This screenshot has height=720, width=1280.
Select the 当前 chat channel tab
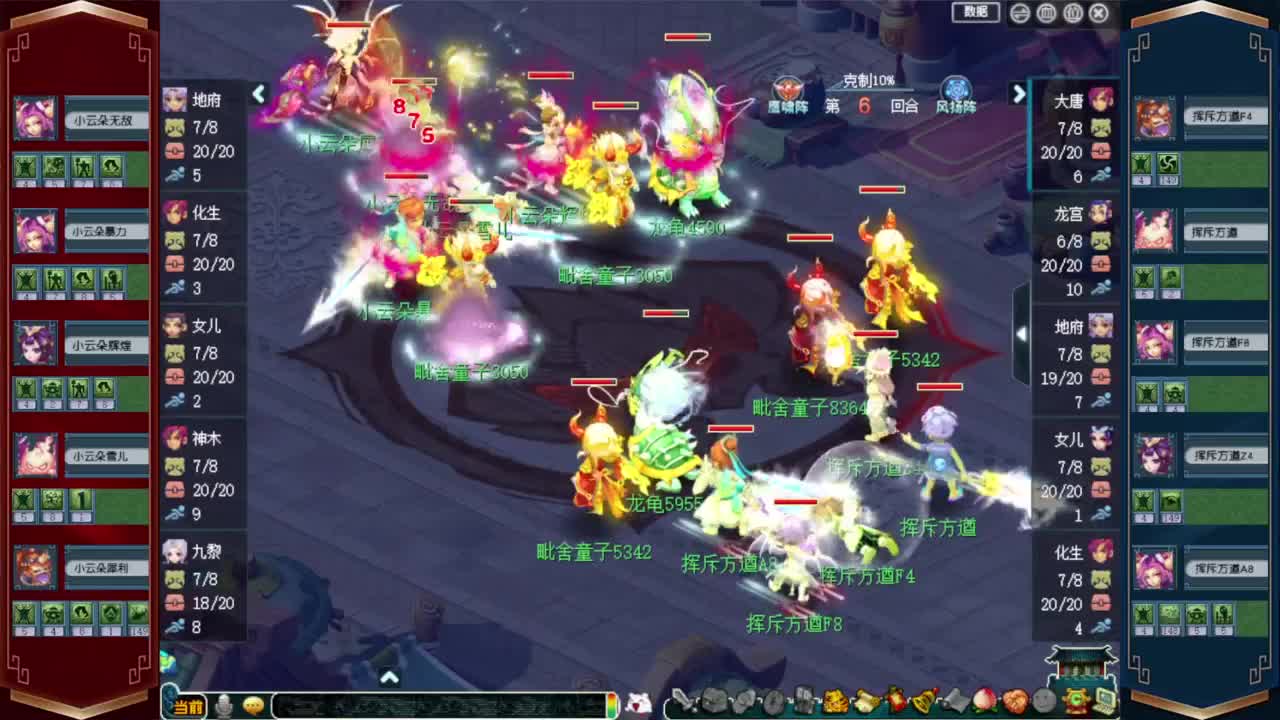[x=185, y=707]
